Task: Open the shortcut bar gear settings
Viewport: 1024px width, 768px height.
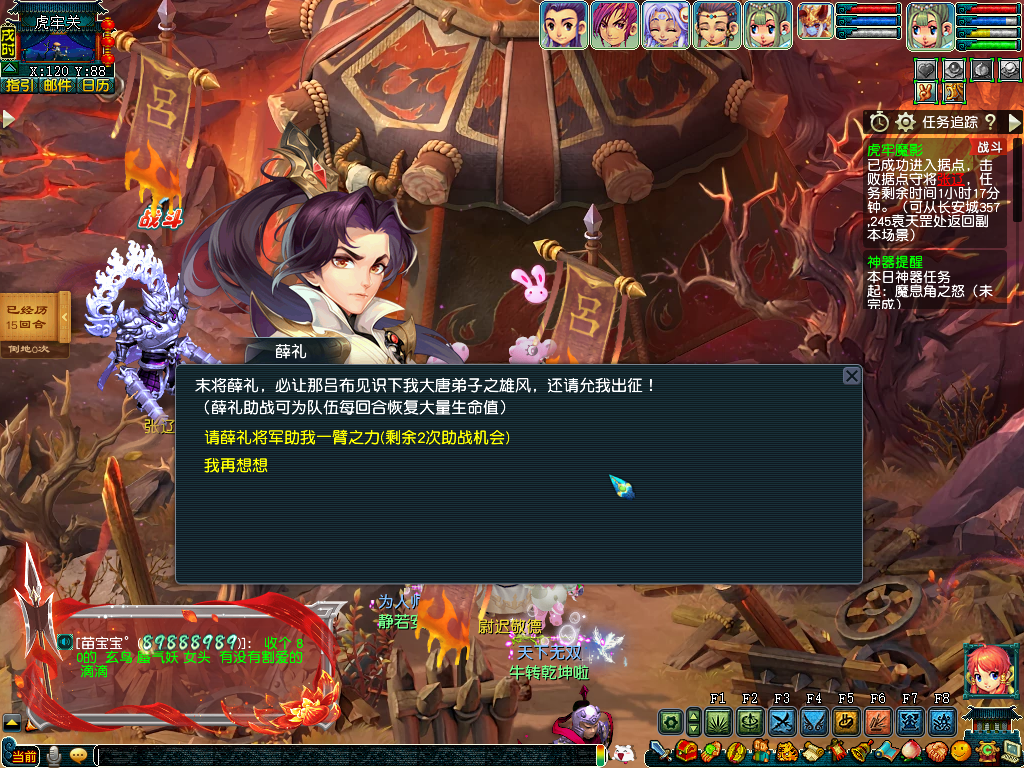Action: 670,721
